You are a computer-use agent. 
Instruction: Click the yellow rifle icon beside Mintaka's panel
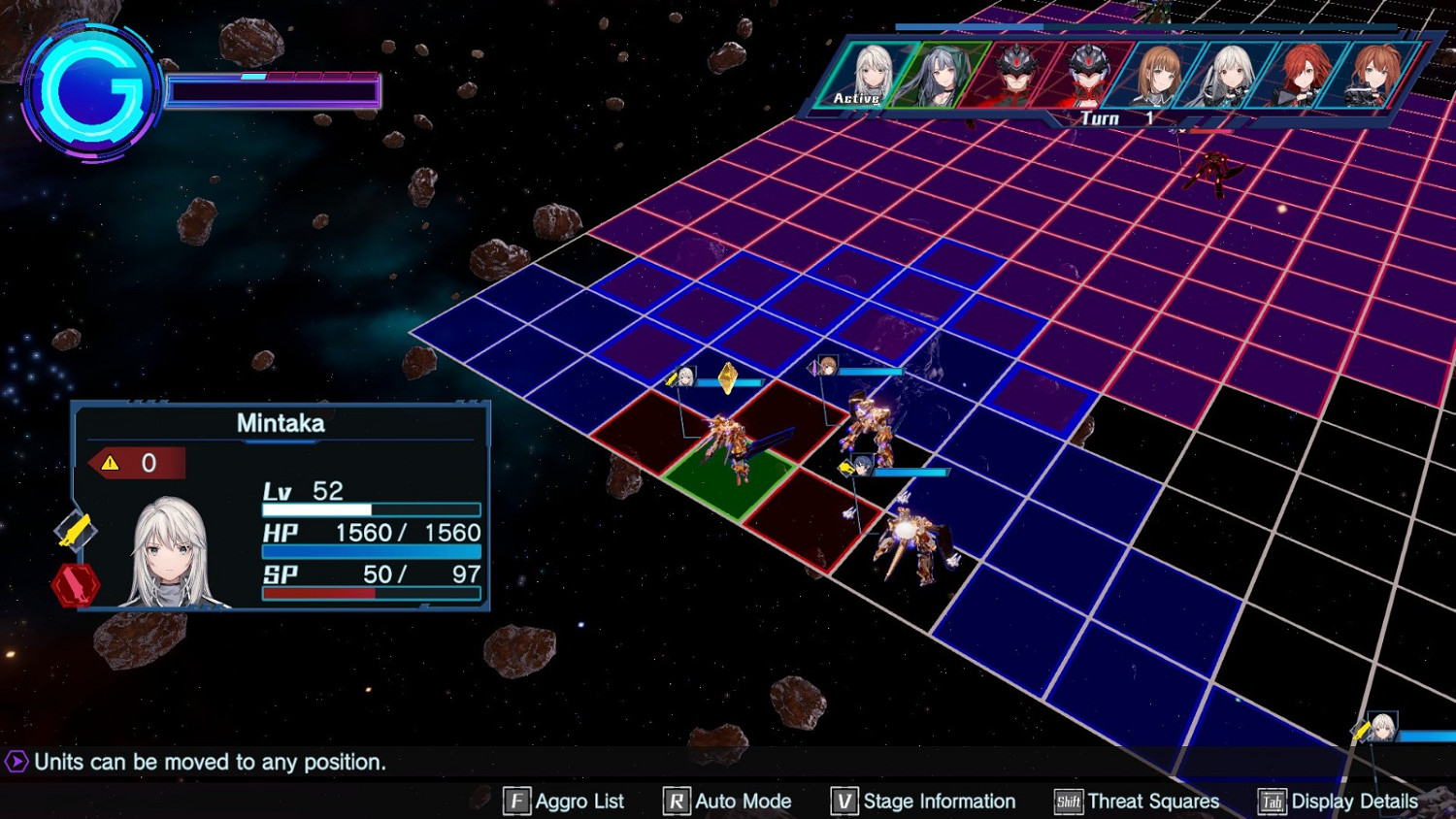click(75, 531)
